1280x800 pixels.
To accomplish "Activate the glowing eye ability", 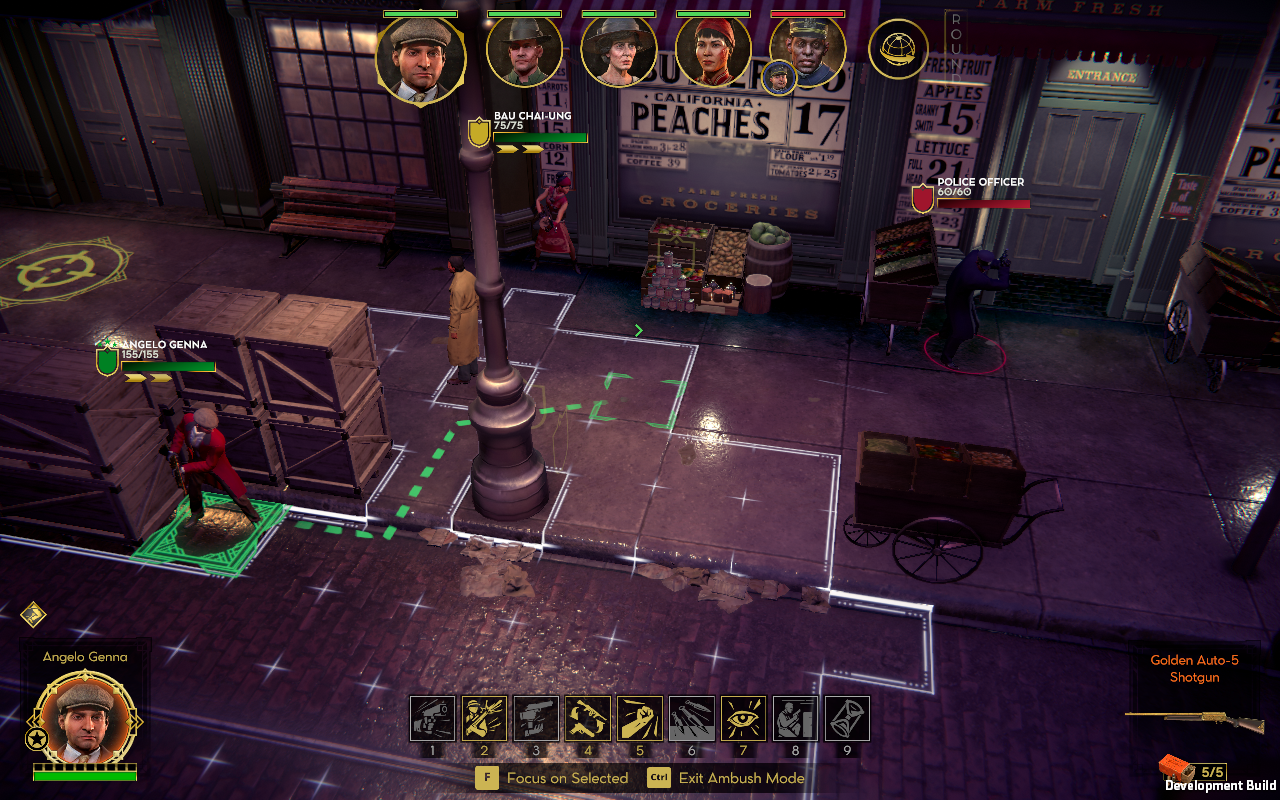I will (x=744, y=718).
